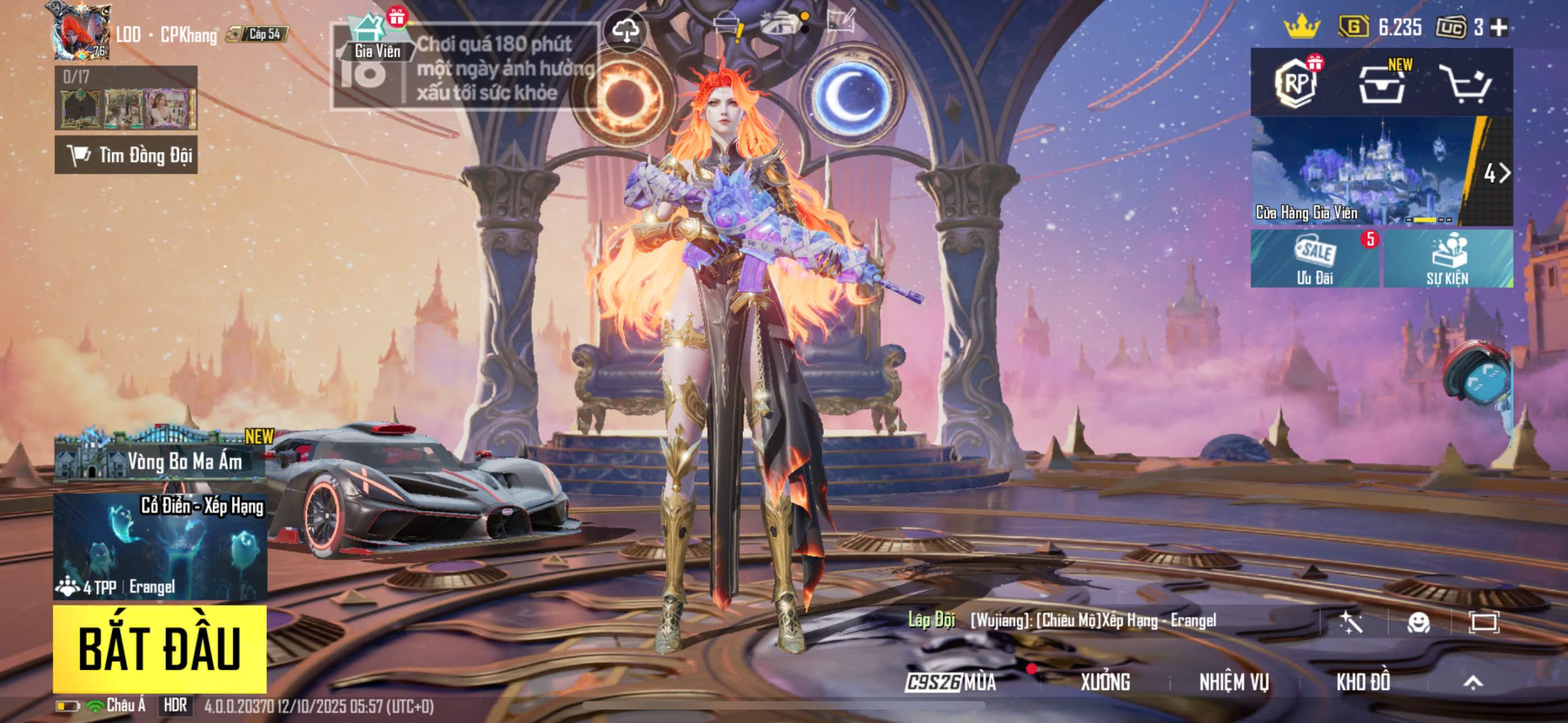Open the C9S26 Mùa season tab
This screenshot has height=723, width=1568.
click(951, 681)
